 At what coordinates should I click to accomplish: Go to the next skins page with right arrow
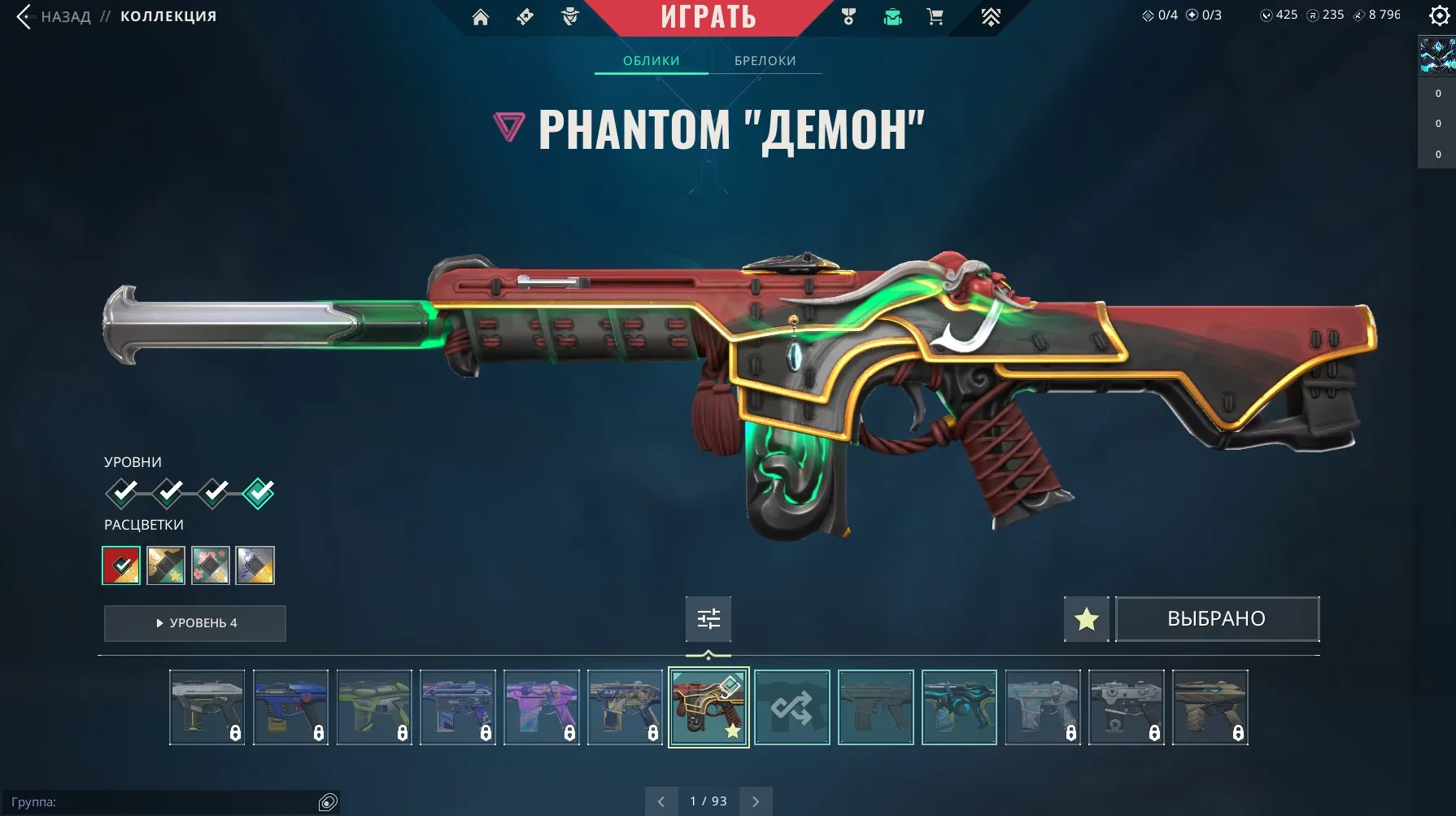pyautogui.click(x=755, y=801)
